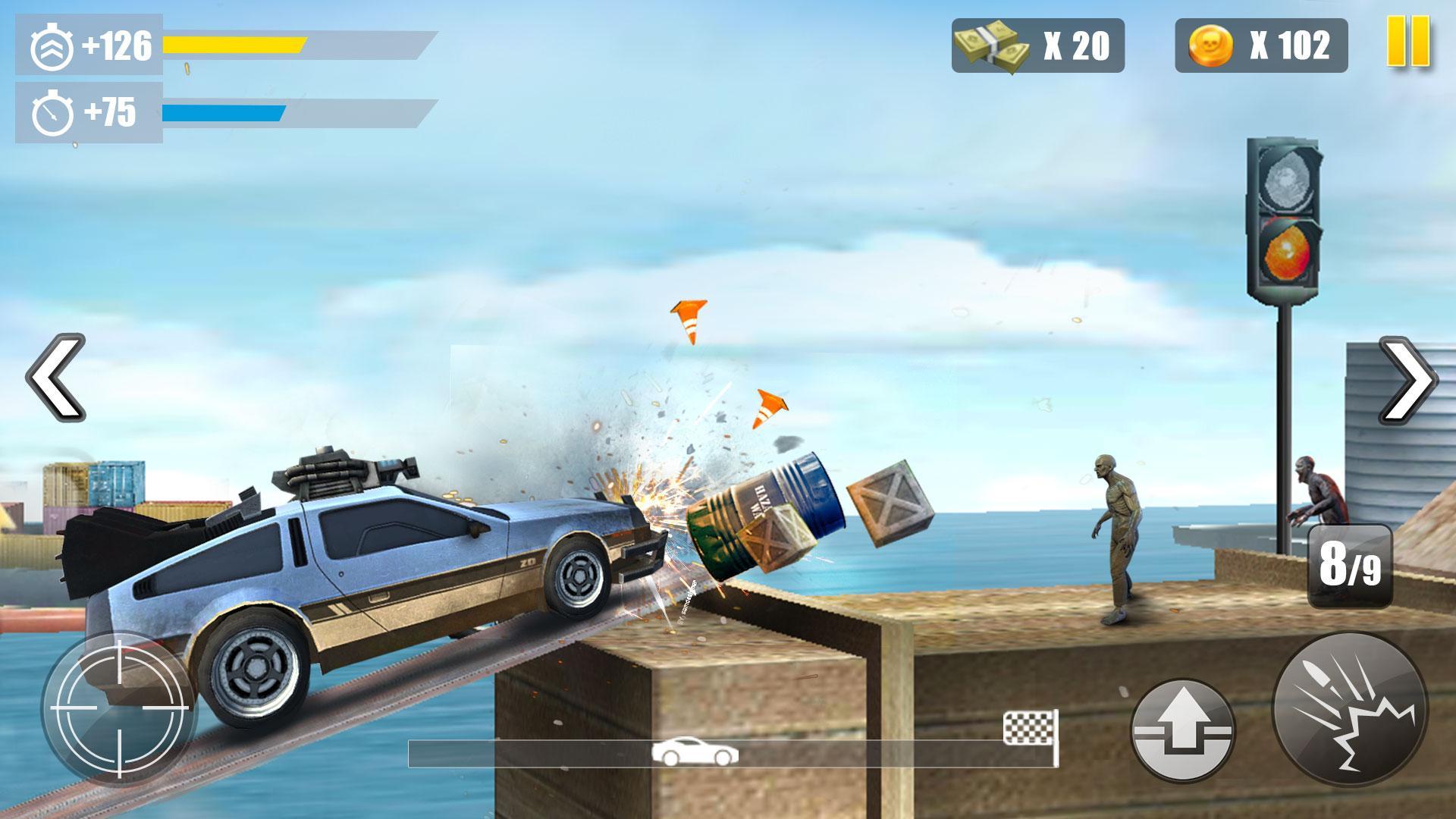Screen dimensions: 1456x819
Task: Tap the yellow boost progress bar
Action: tap(235, 43)
